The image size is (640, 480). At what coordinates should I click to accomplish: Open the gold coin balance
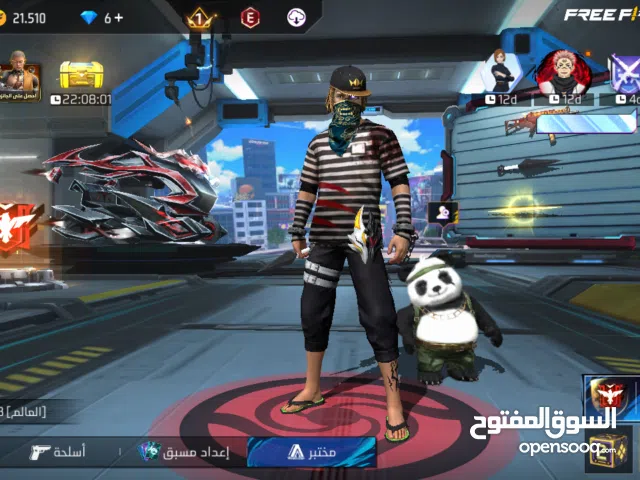[25, 17]
